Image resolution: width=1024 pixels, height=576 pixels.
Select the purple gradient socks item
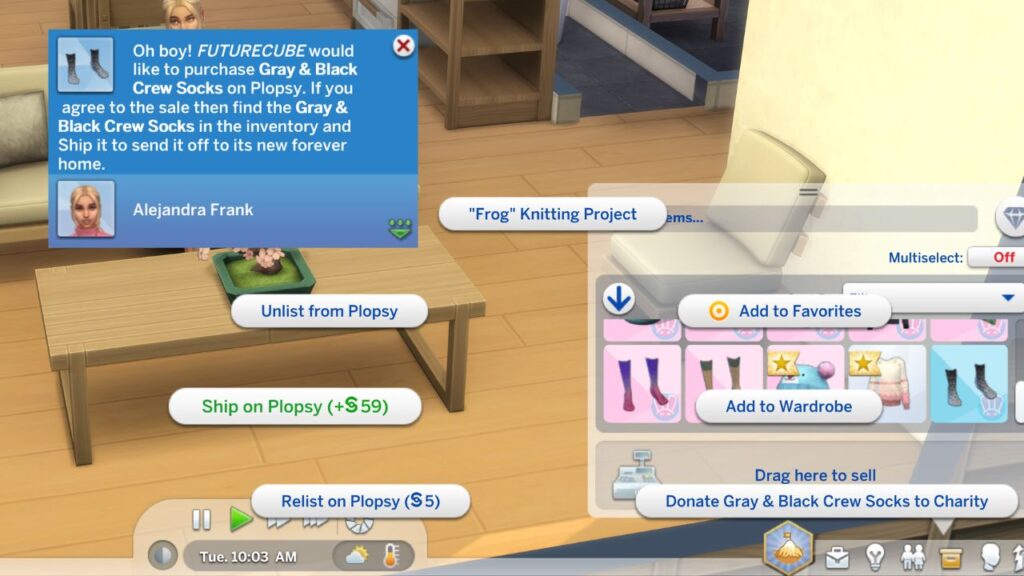tap(642, 383)
